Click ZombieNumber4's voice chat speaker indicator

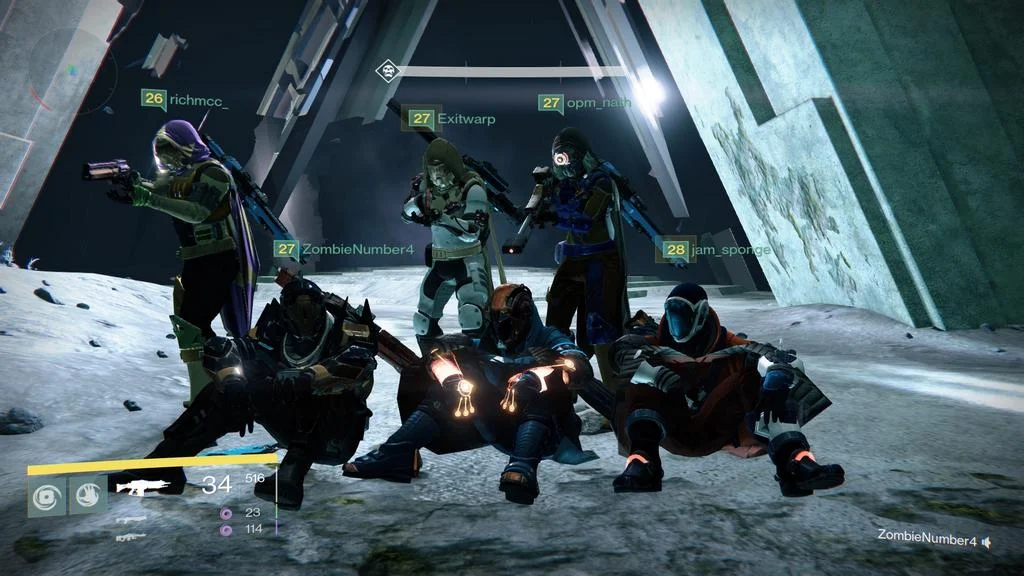click(987, 541)
